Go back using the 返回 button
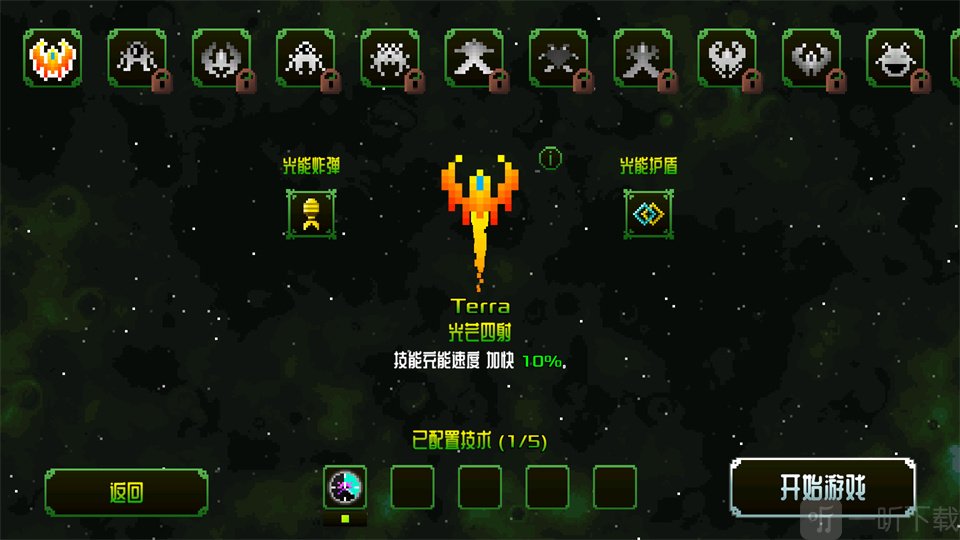960x540 pixels. (126, 492)
